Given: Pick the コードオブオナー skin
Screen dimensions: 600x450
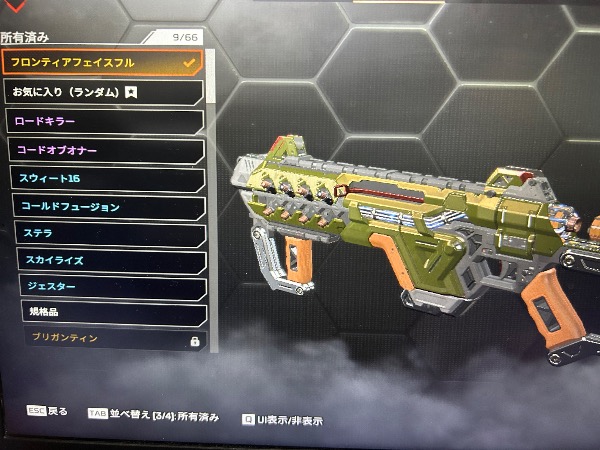Looking at the screenshot, I should point(104,150).
